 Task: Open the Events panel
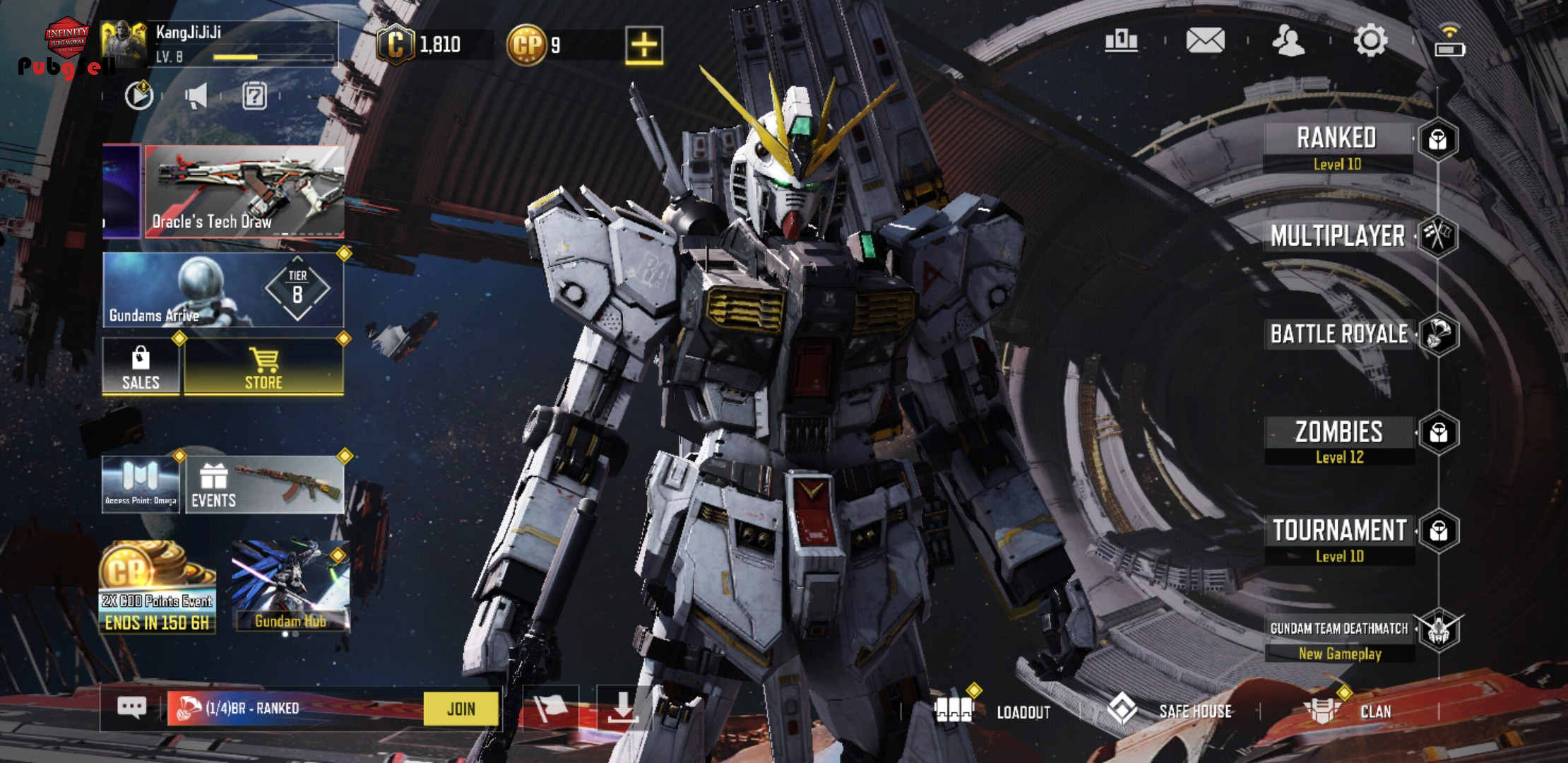click(x=264, y=485)
